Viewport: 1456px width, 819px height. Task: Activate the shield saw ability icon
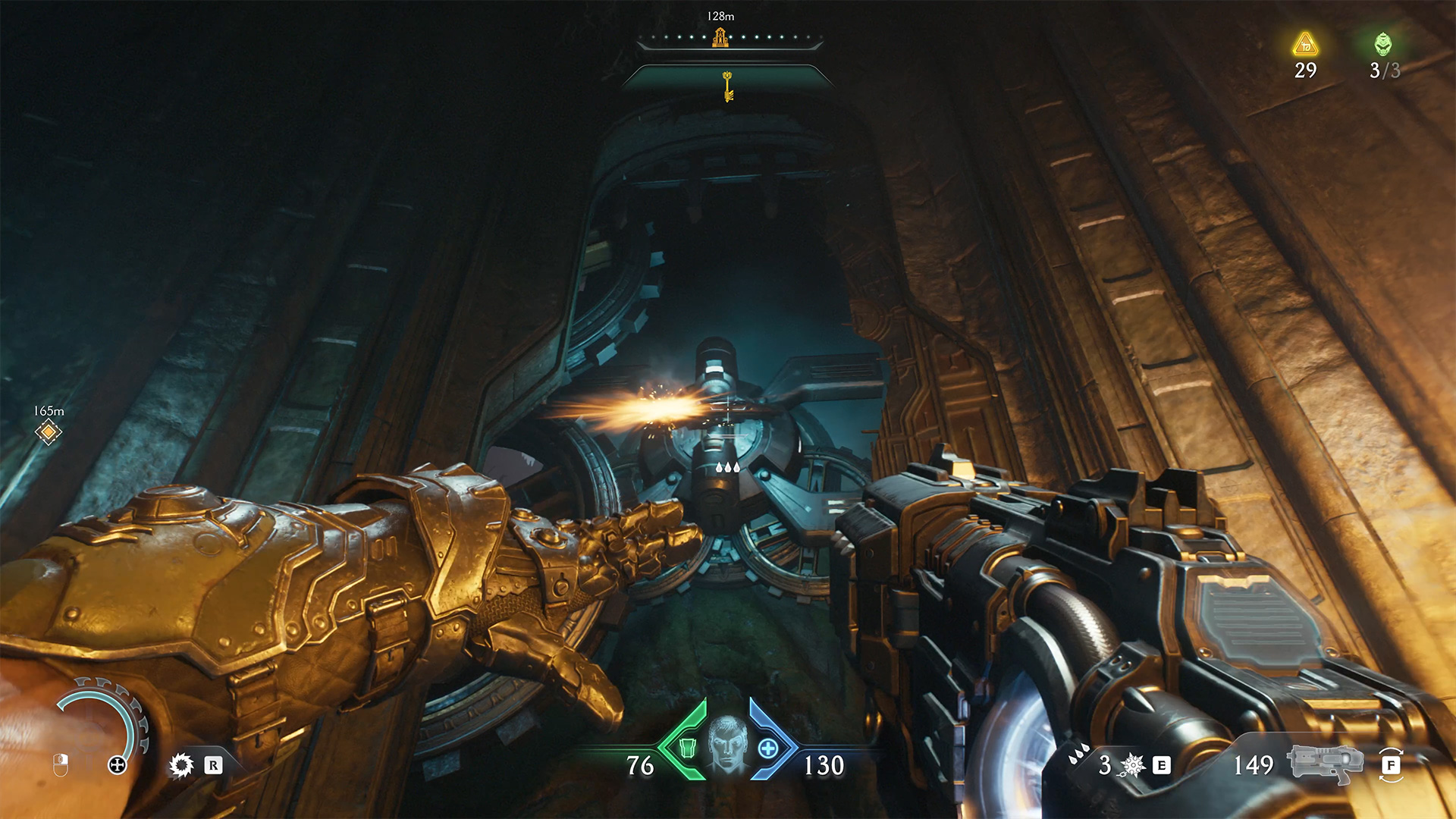pyautogui.click(x=181, y=765)
